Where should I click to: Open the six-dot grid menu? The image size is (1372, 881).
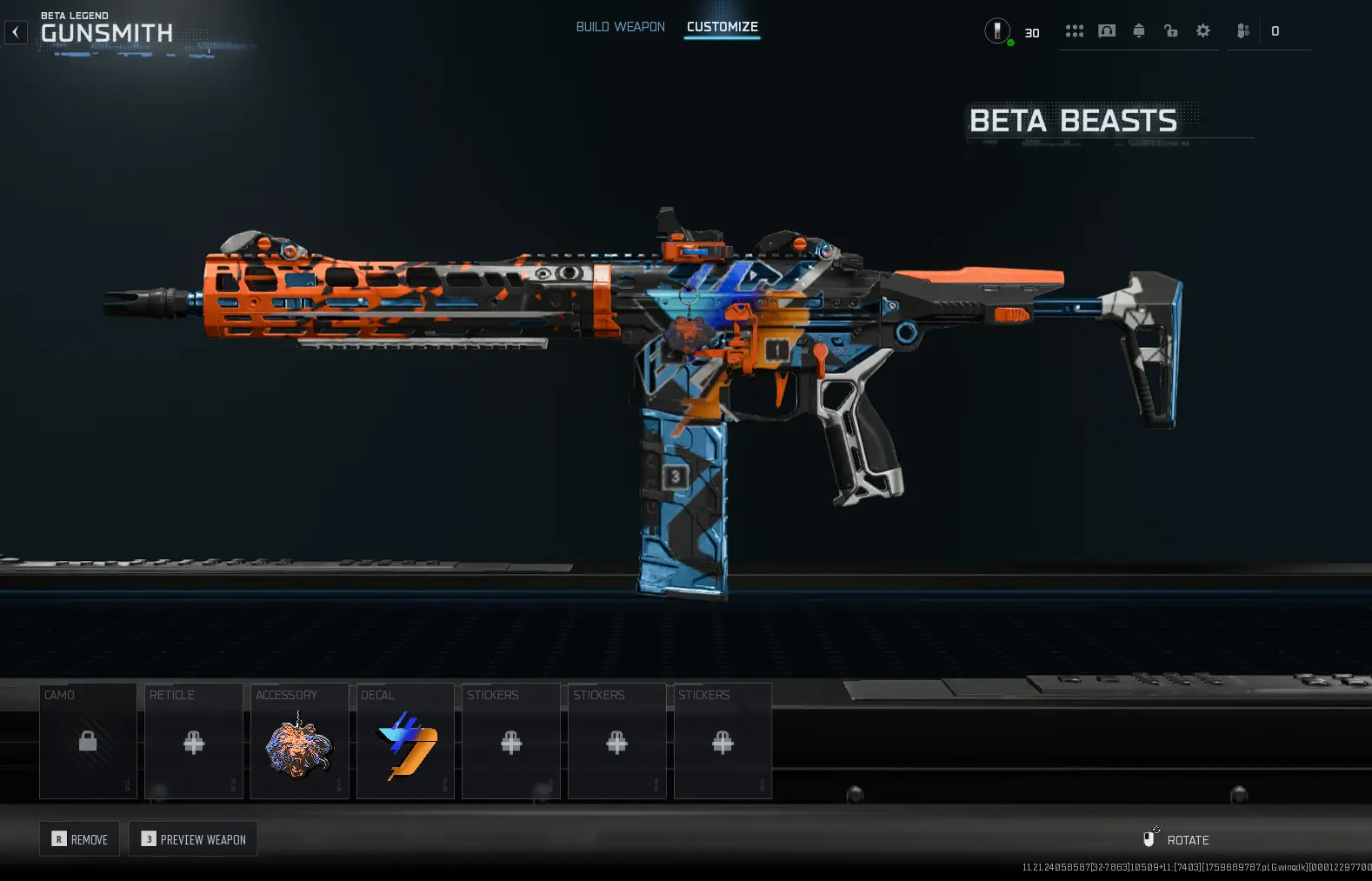pos(1075,31)
